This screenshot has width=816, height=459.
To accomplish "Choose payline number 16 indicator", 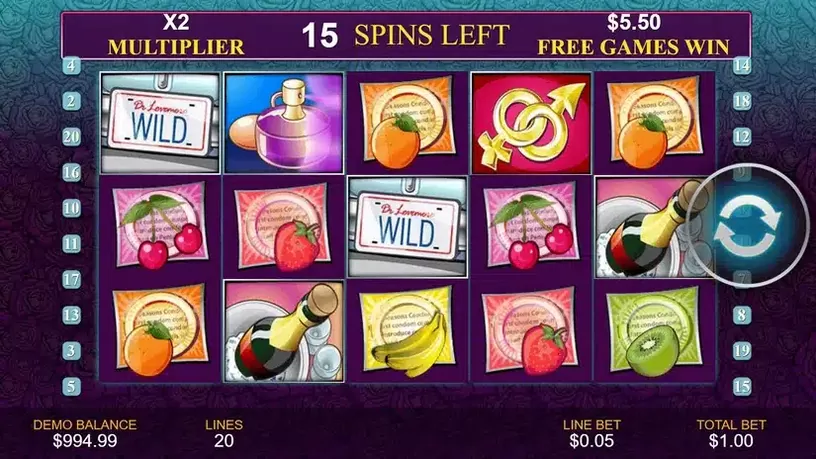I will tap(72, 172).
